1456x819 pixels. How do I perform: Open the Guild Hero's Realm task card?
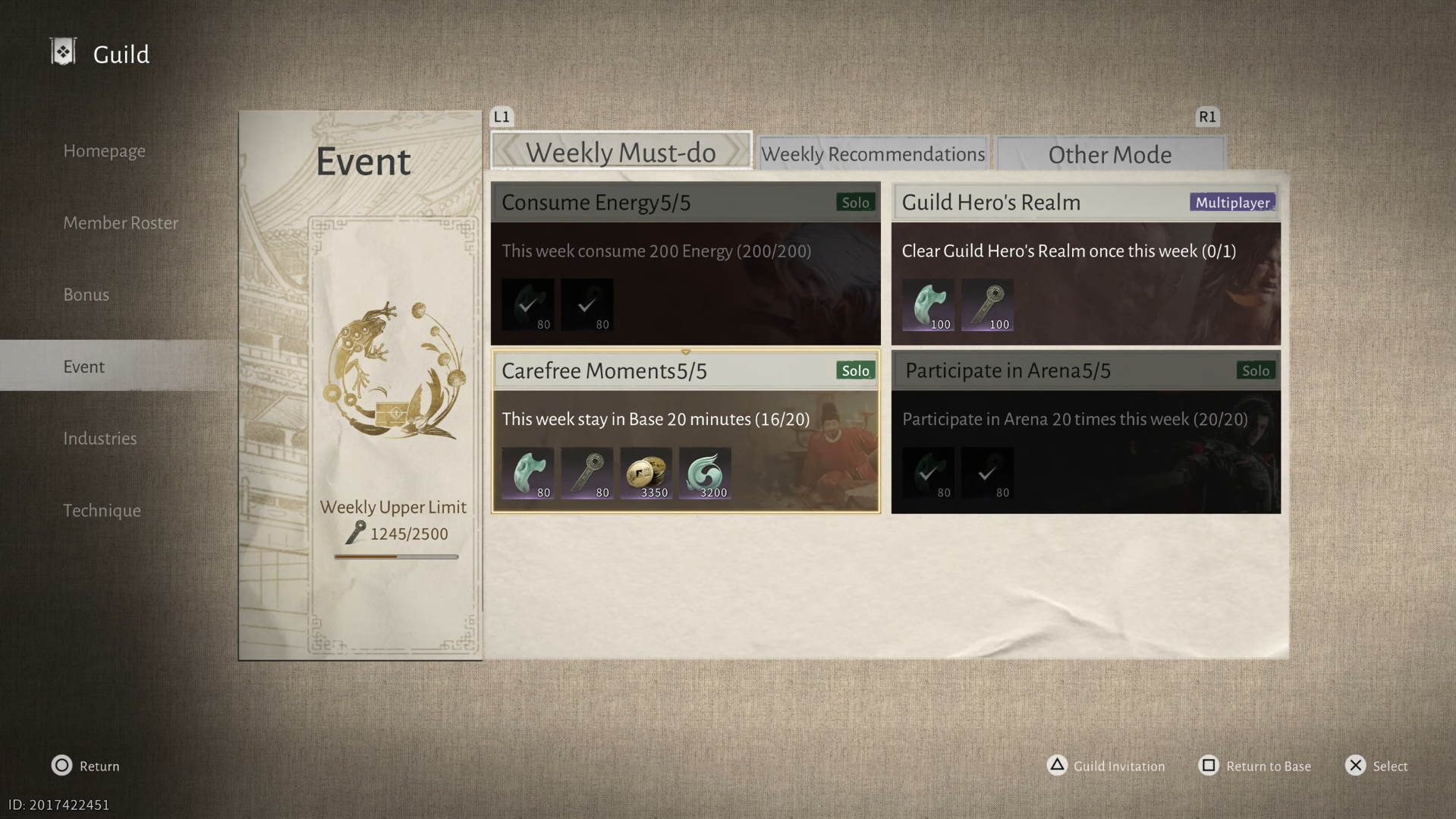[1085, 263]
